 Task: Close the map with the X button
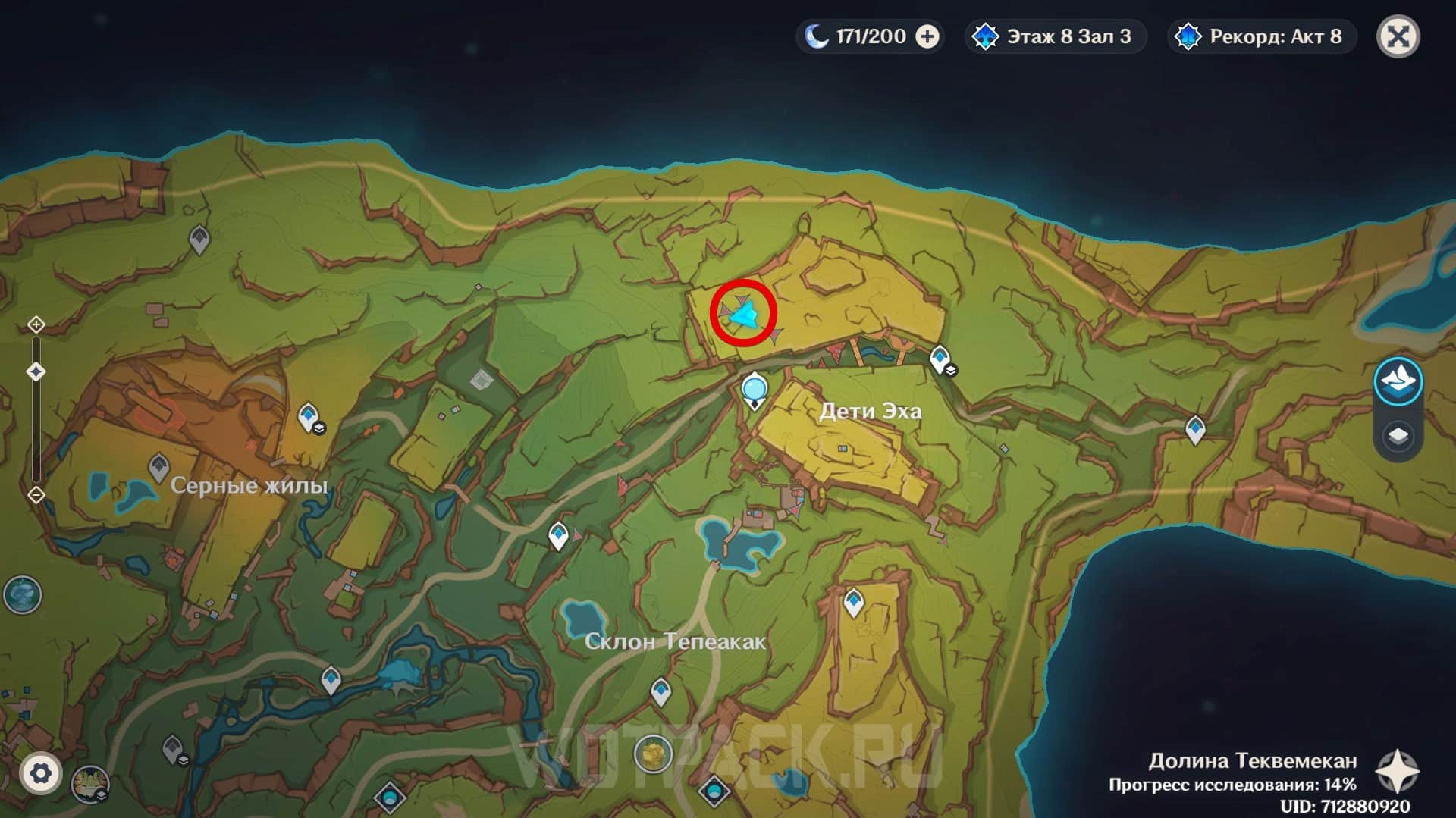1398,36
